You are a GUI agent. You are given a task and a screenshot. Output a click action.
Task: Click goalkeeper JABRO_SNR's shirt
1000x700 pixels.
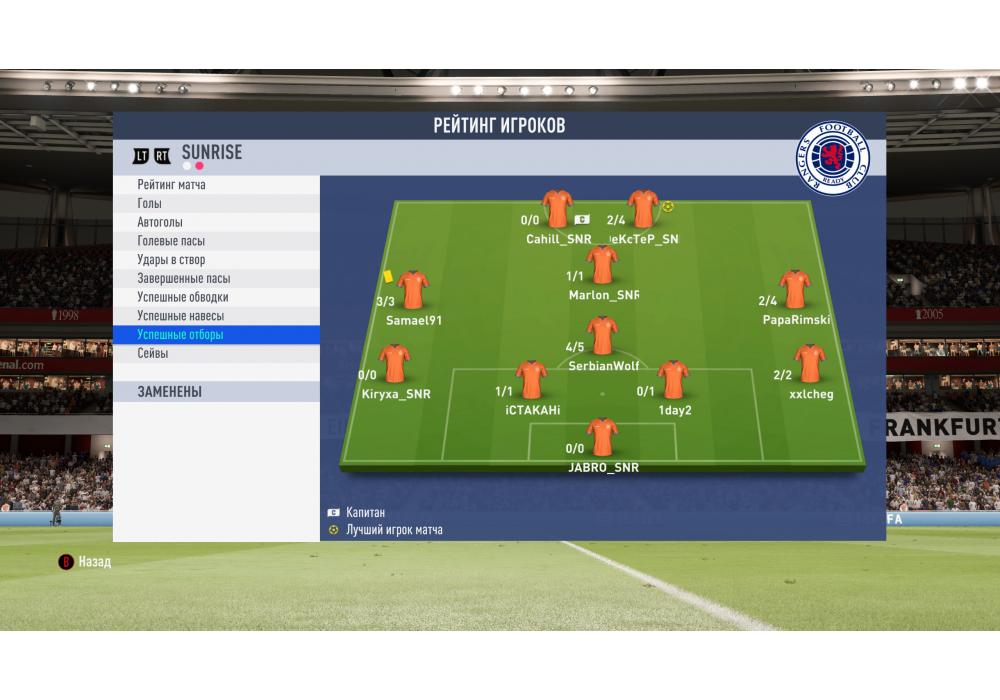(x=602, y=438)
